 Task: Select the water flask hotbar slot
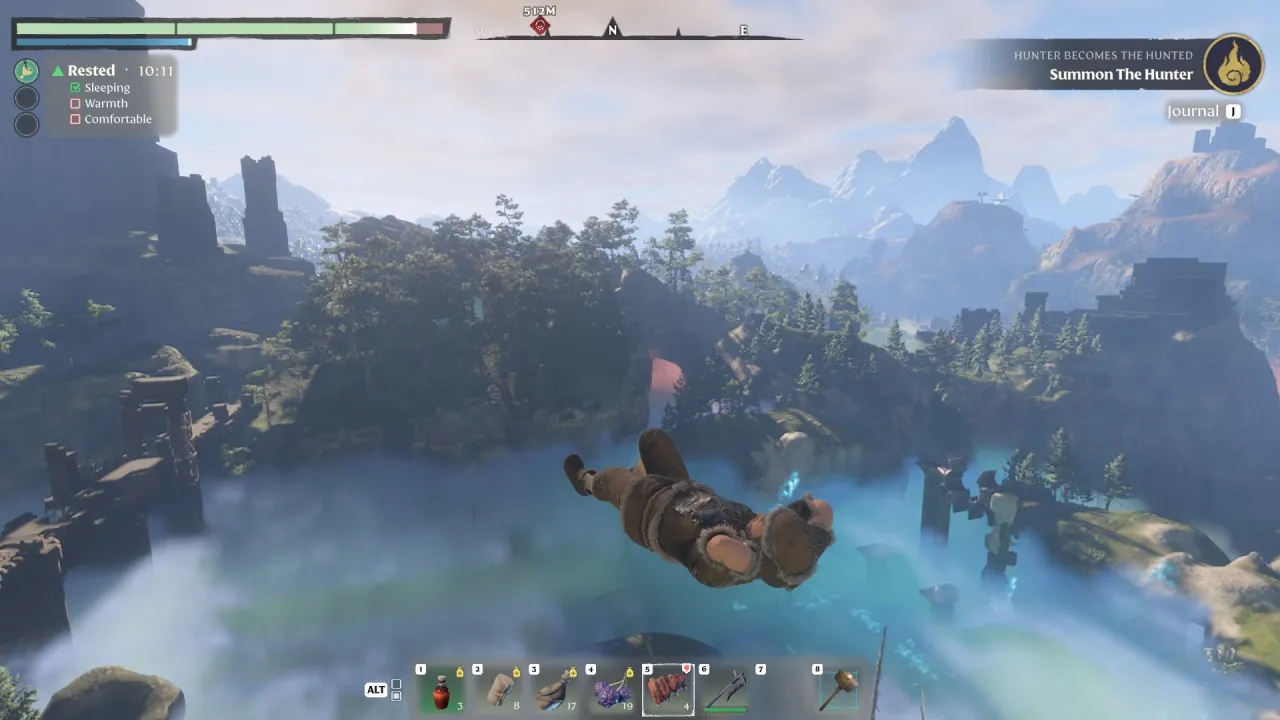(554, 691)
